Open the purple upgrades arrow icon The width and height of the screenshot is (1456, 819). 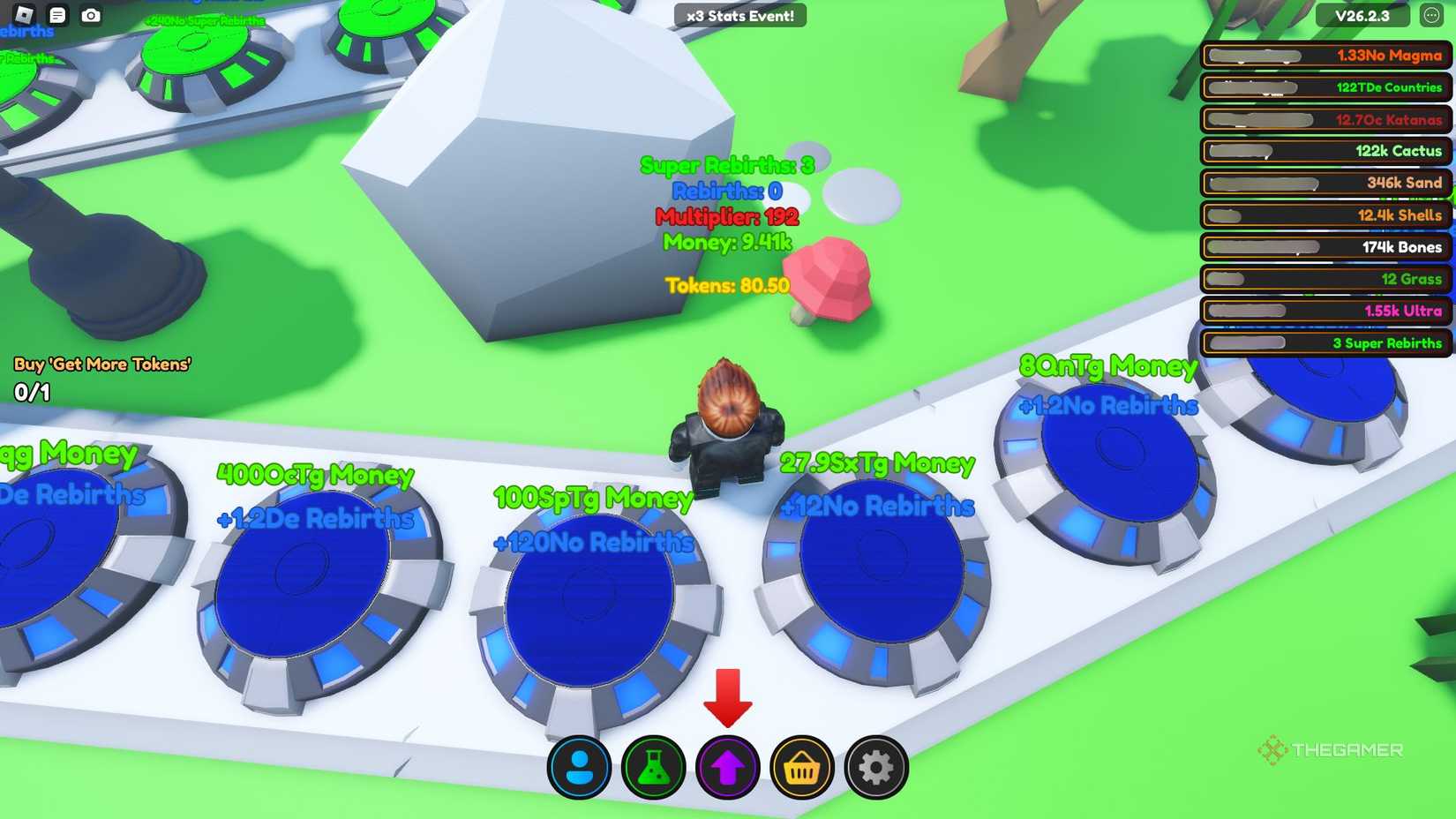(727, 767)
